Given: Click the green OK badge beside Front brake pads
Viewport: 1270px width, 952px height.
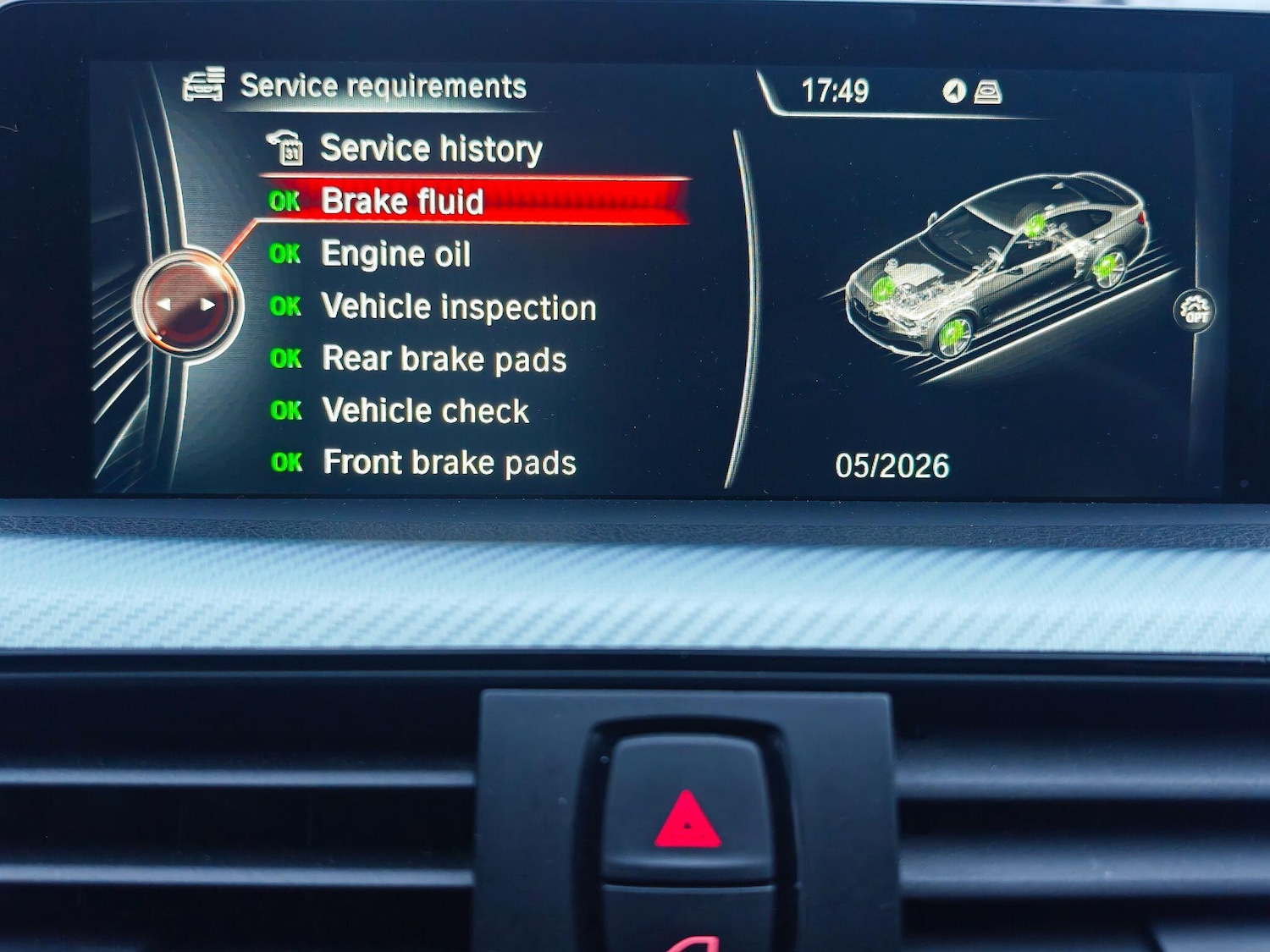Looking at the screenshot, I should pos(288,463).
